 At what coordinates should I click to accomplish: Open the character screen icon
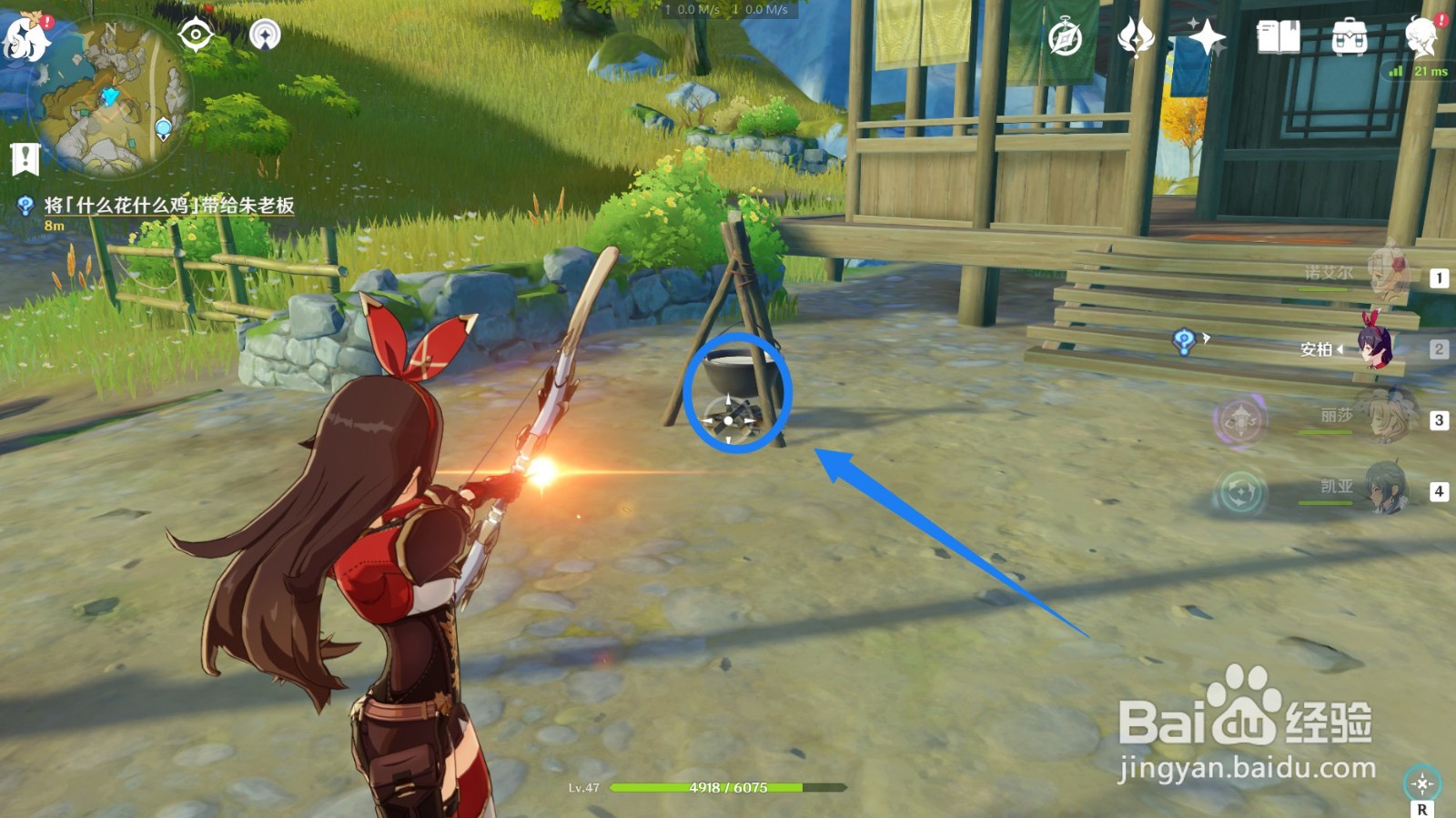coord(1421,38)
